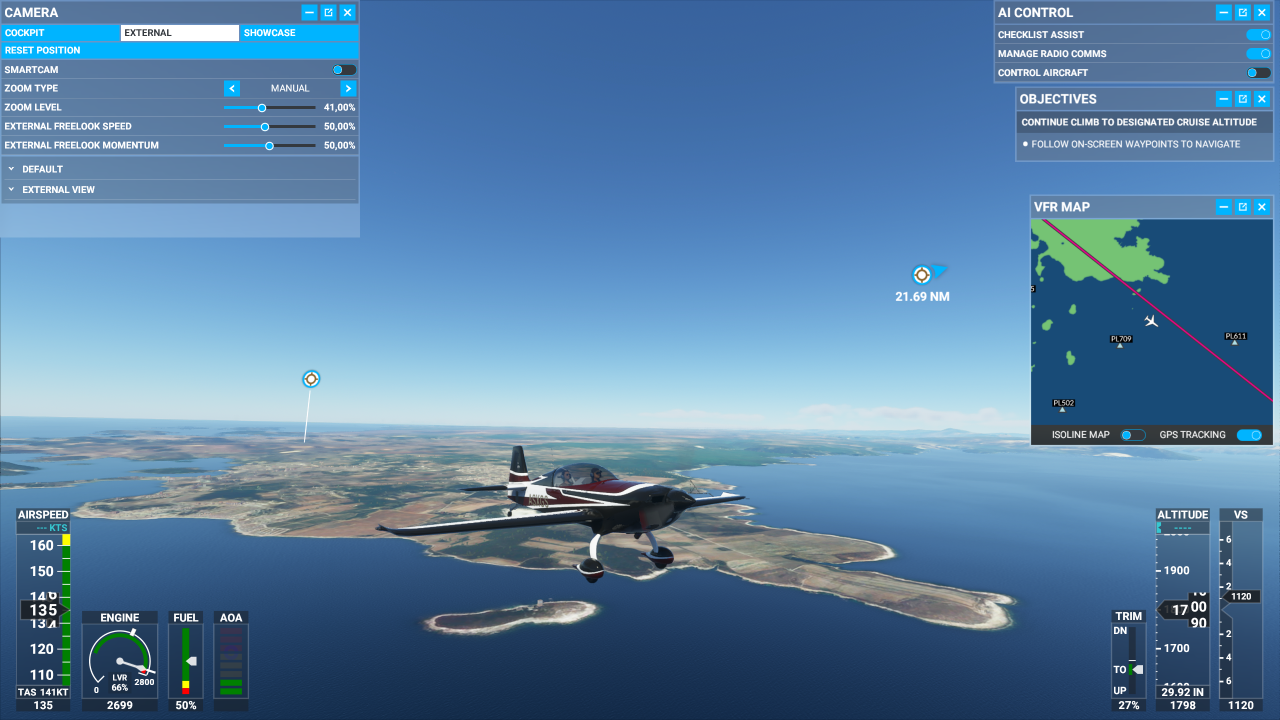Minimize the Objectives panel
Viewport: 1280px width, 720px height.
1224,99
